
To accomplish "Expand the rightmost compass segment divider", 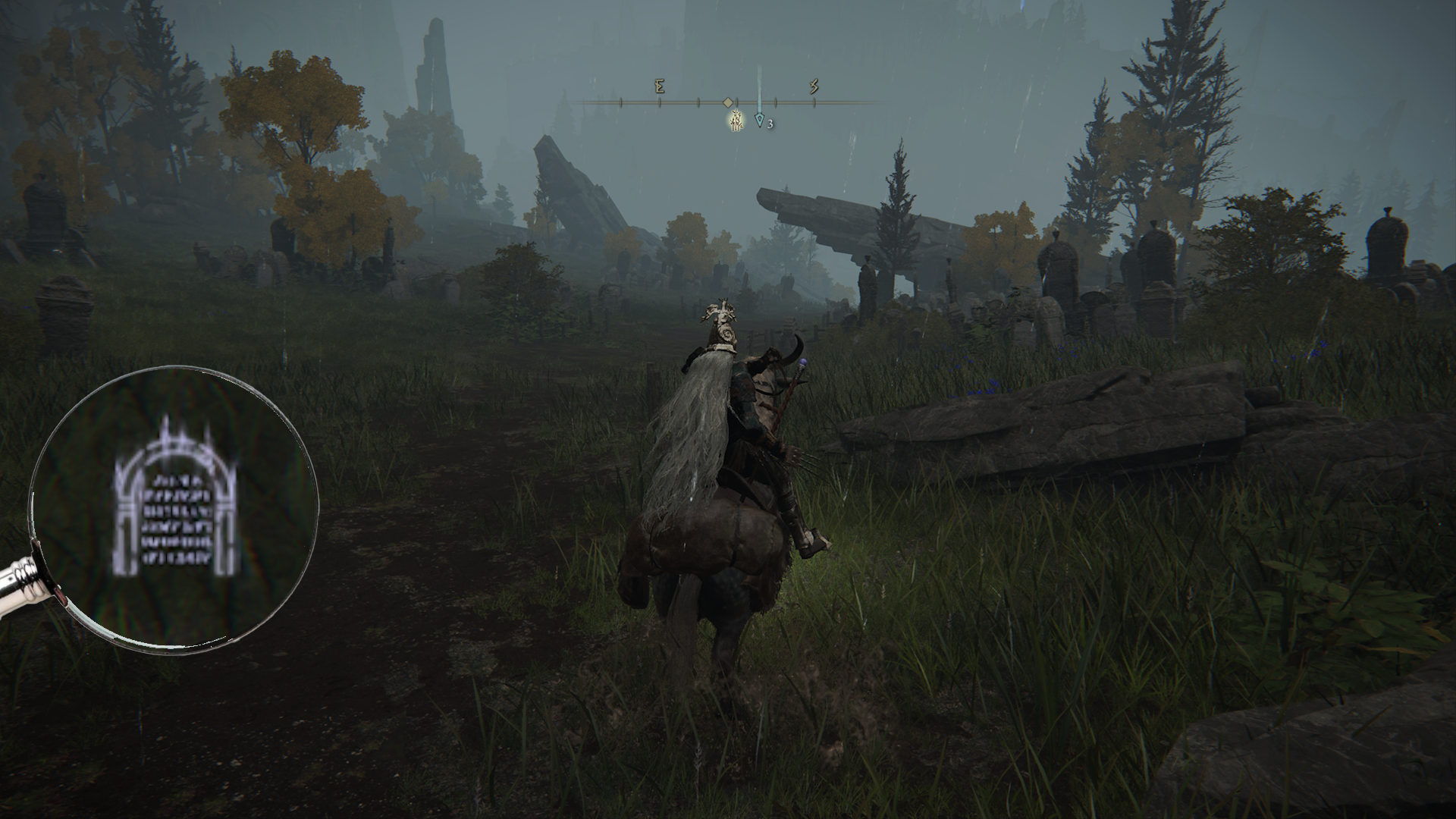I will click(814, 102).
